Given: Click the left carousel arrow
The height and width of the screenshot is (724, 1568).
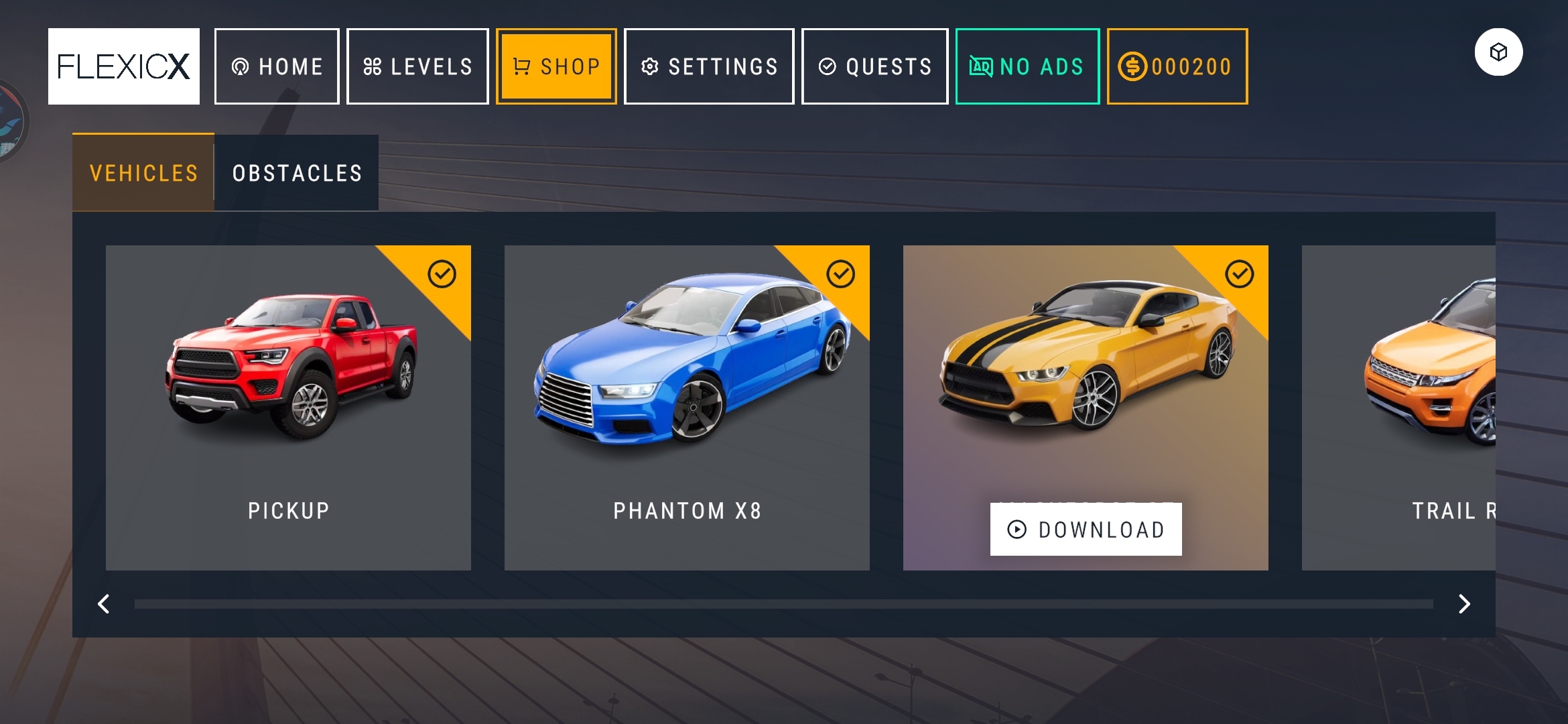Looking at the screenshot, I should [104, 604].
